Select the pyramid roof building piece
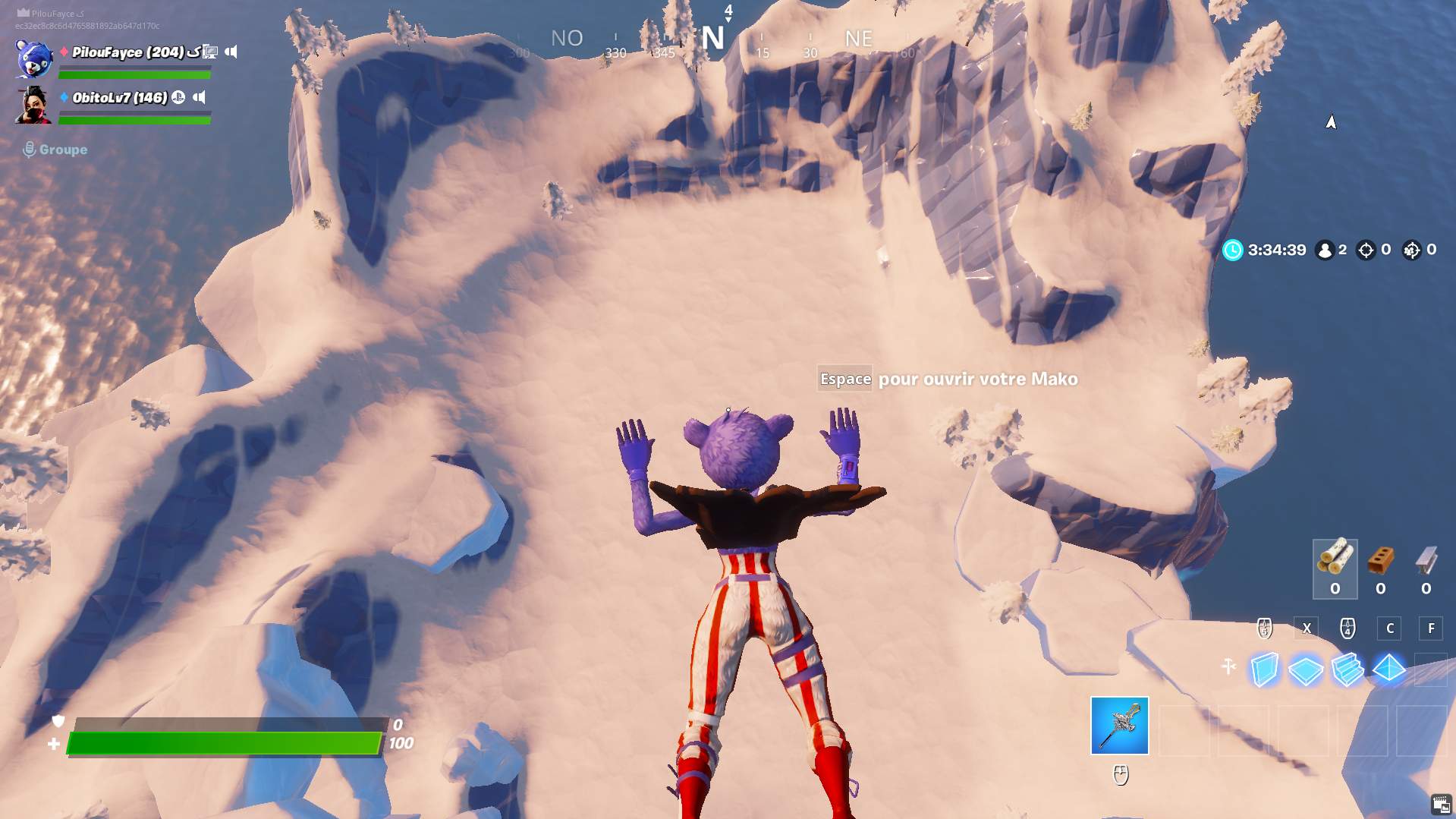 [x=1389, y=669]
